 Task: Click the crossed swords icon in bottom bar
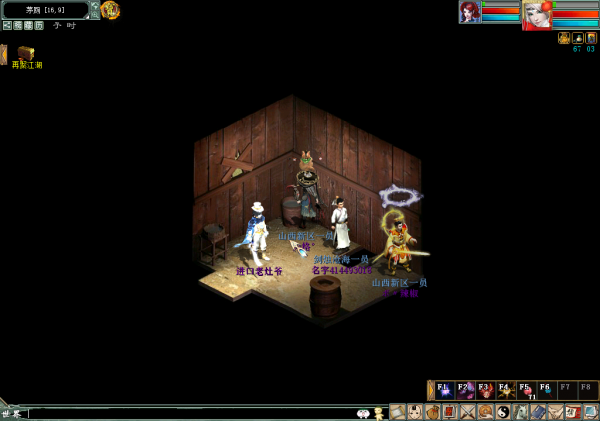pyautogui.click(x=467, y=412)
